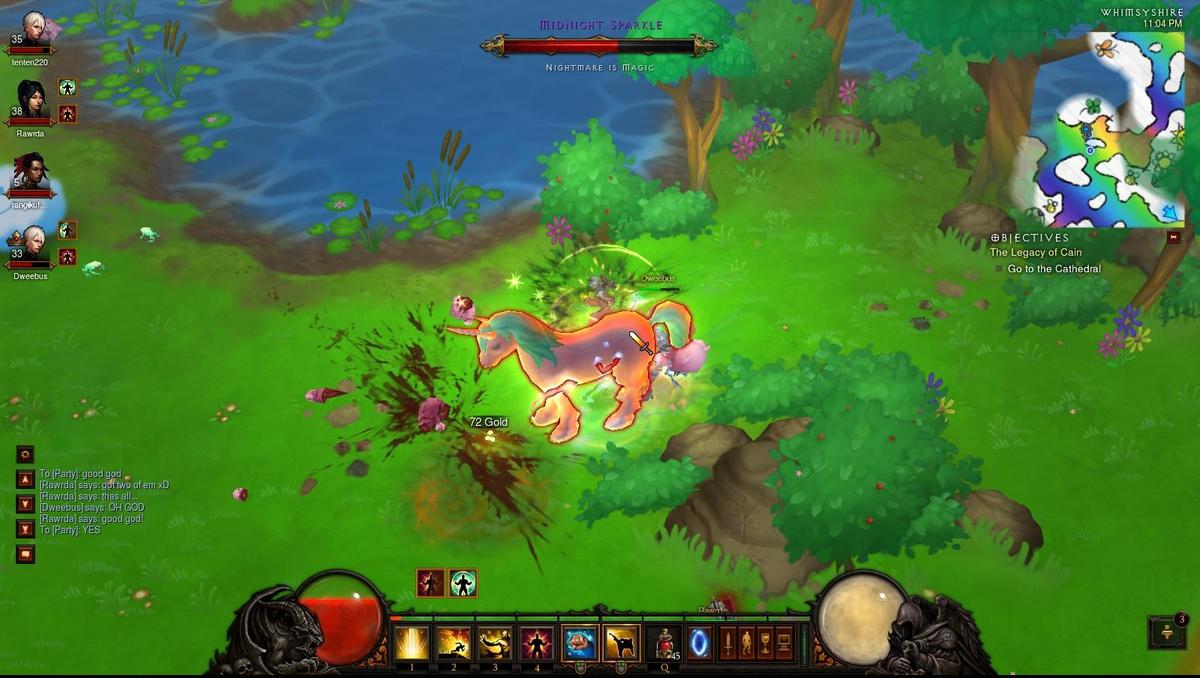Drink the red health potion
Image resolution: width=1200 pixels, height=678 pixels.
663,643
